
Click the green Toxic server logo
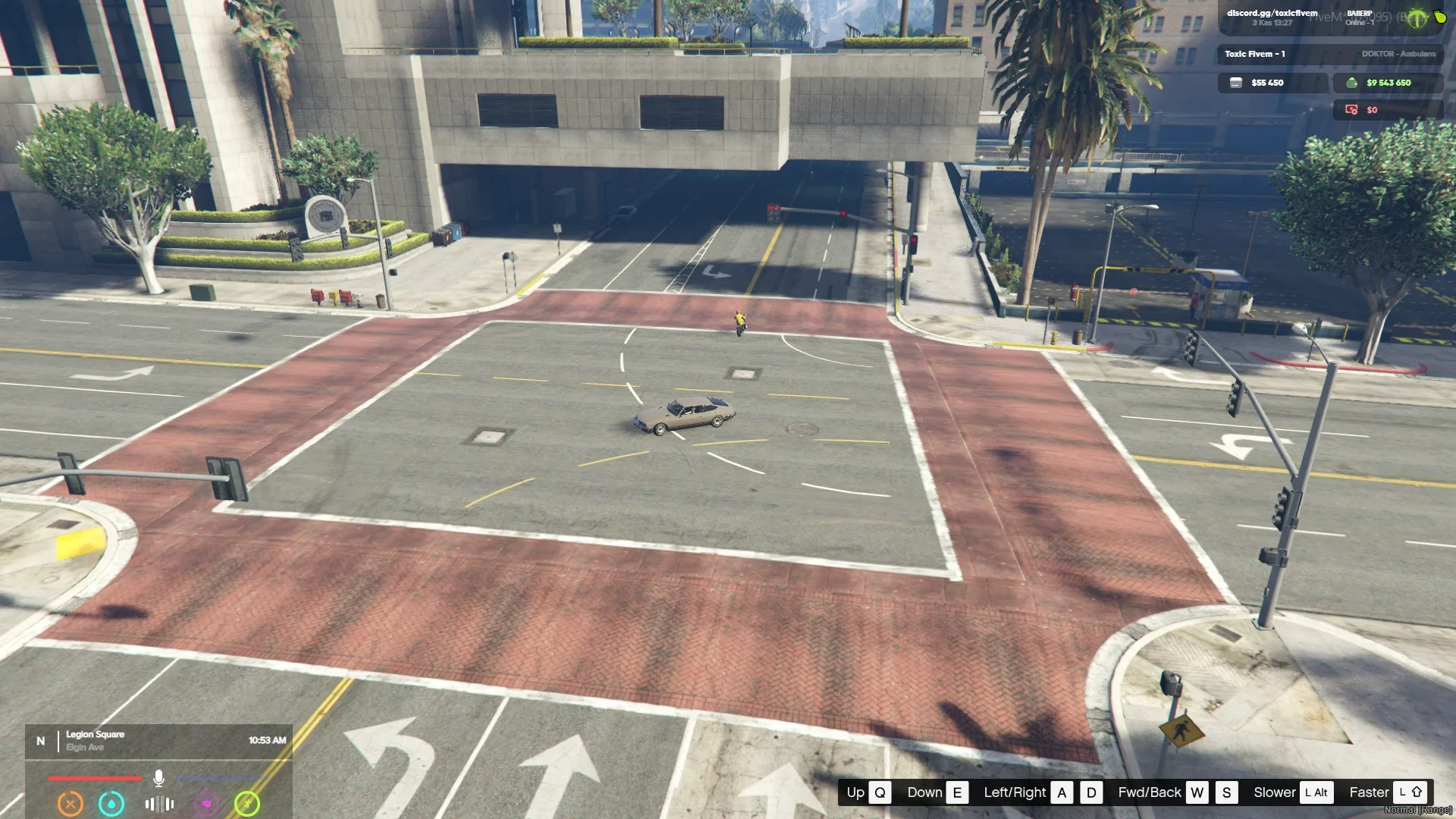1417,19
